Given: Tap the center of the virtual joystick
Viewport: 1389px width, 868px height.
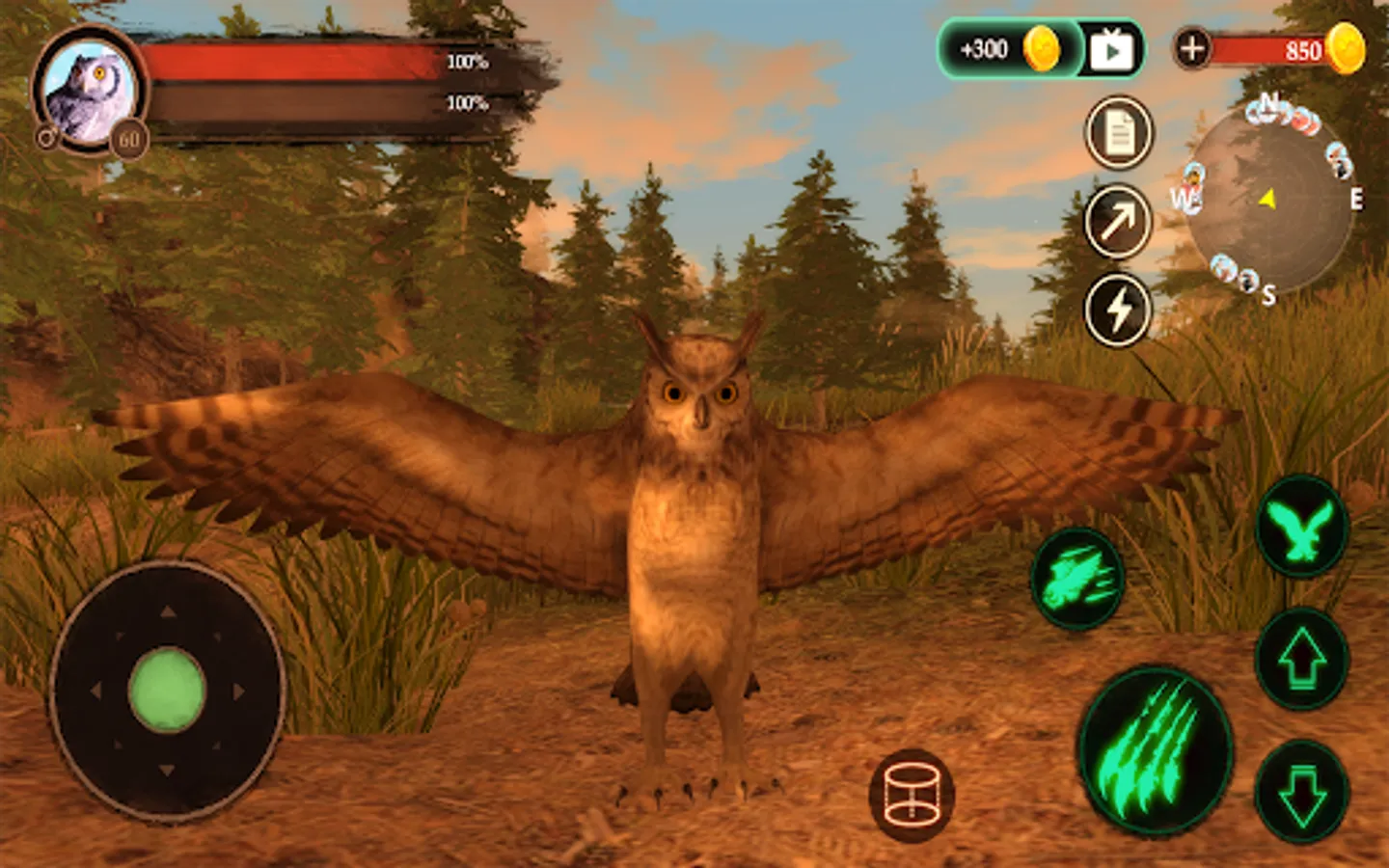Looking at the screenshot, I should (167, 691).
